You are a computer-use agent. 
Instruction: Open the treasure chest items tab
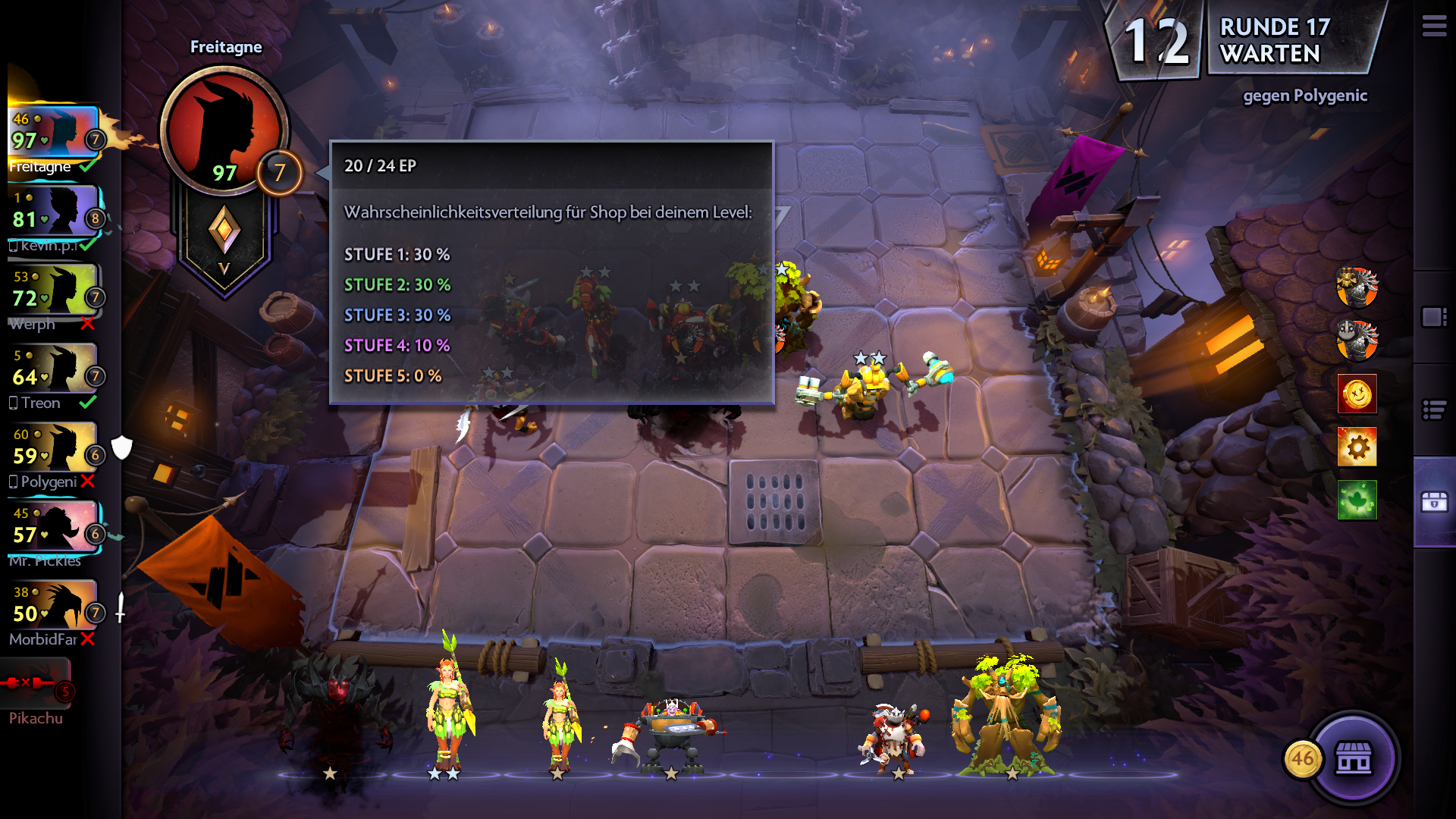(1433, 501)
